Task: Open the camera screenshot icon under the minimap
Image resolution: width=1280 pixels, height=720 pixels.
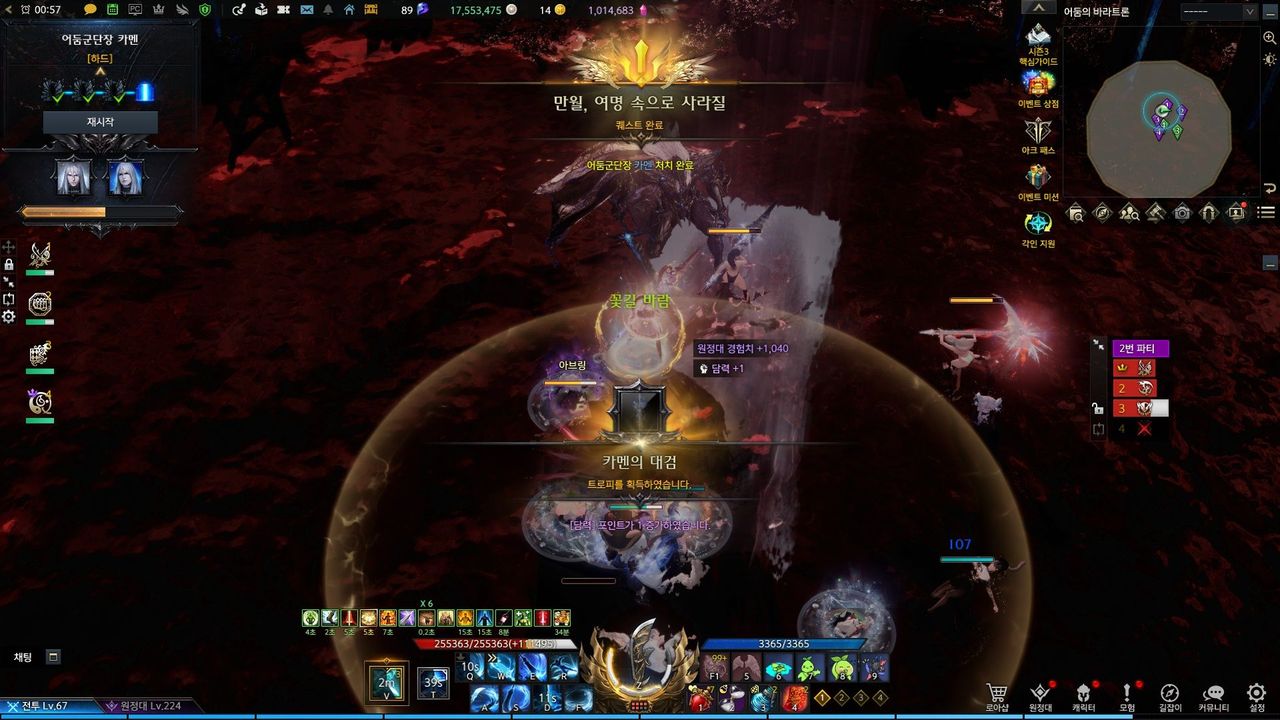Action: [1183, 212]
